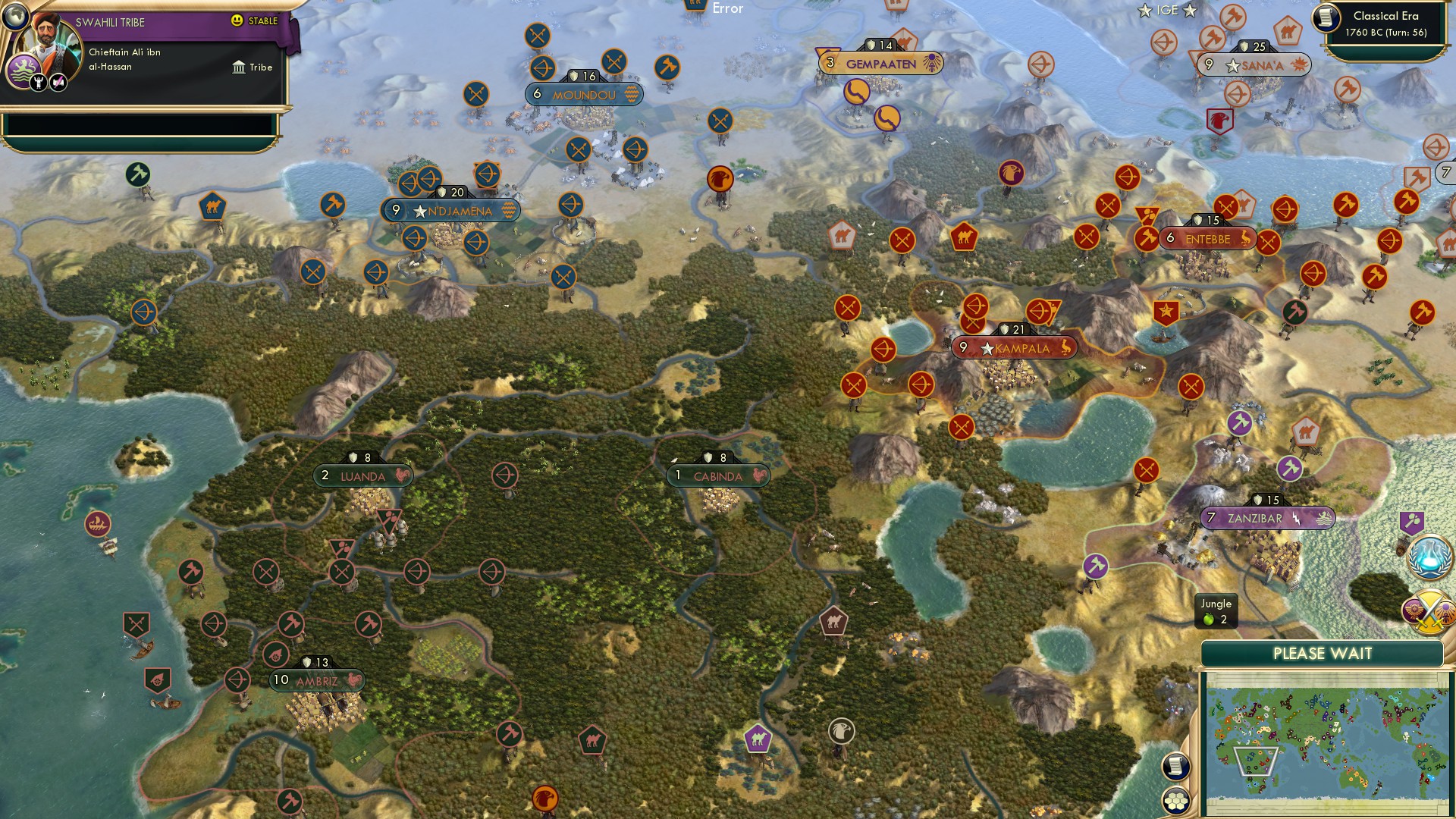Screen dimensions: 1456x819
Task: Select the trireme ship icon on the west coast
Action: 97,522
